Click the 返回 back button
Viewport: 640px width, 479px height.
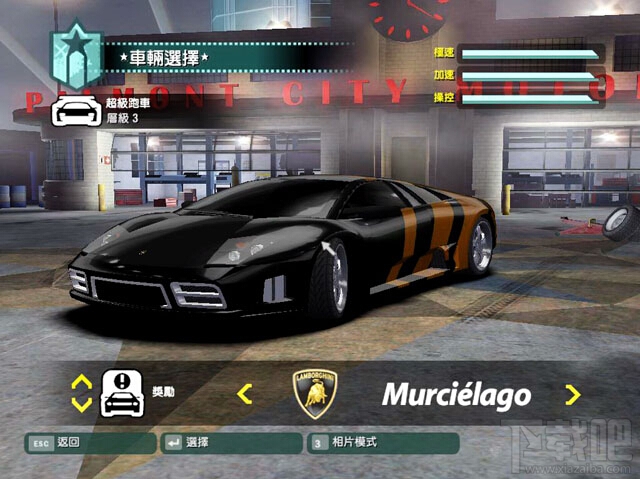90,442
